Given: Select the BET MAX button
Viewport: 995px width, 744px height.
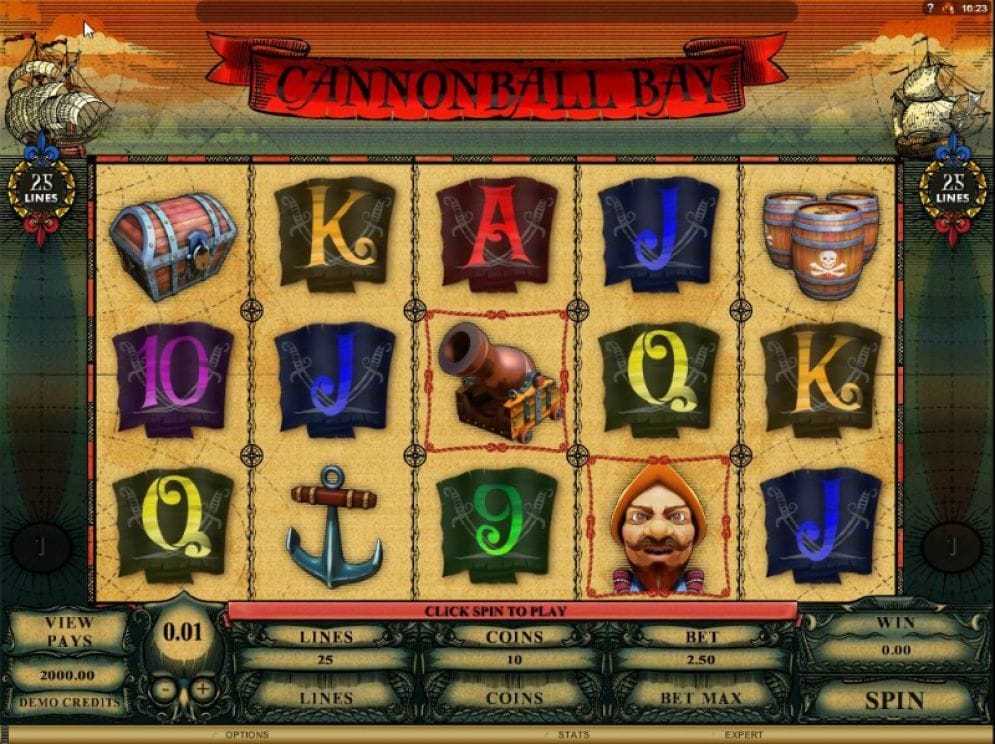Looking at the screenshot, I should 700,697.
